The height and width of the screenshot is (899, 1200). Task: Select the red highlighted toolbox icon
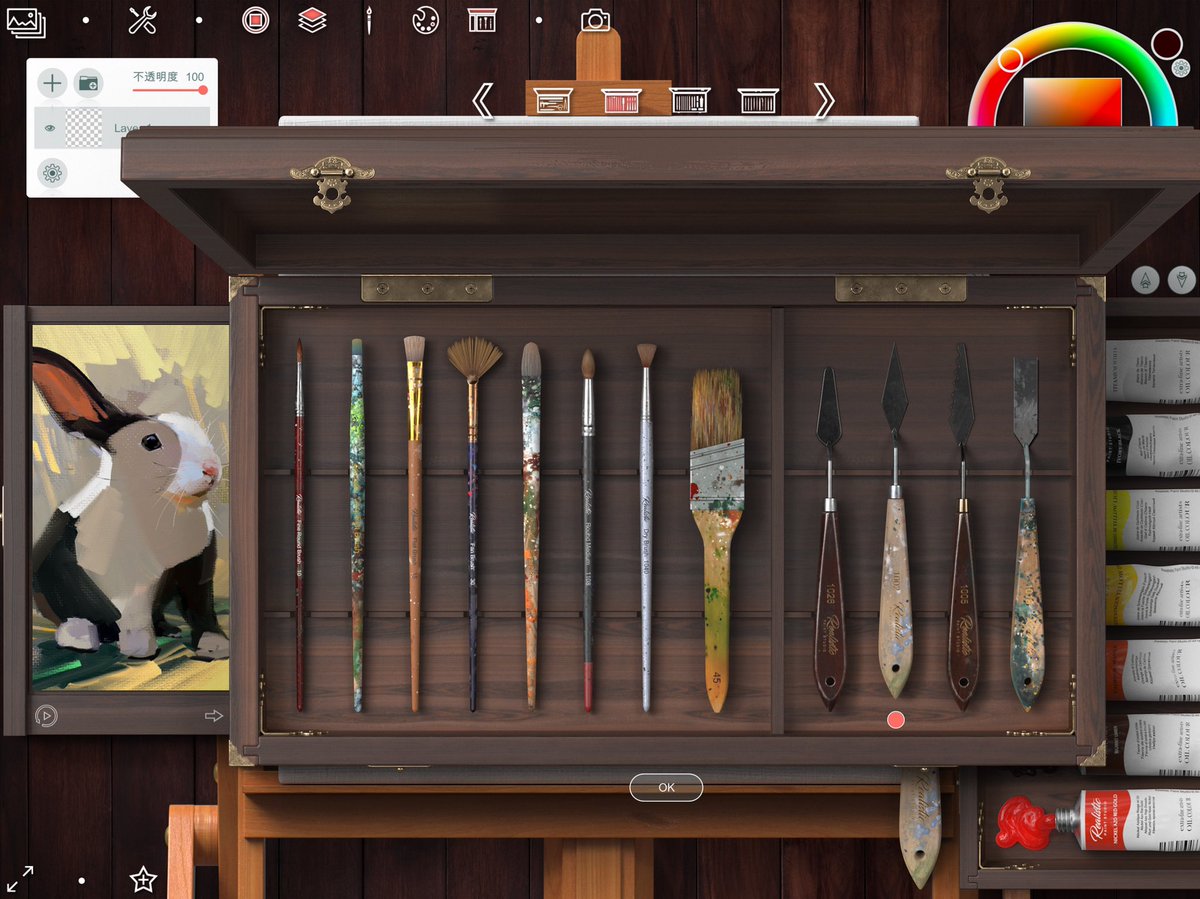click(621, 100)
